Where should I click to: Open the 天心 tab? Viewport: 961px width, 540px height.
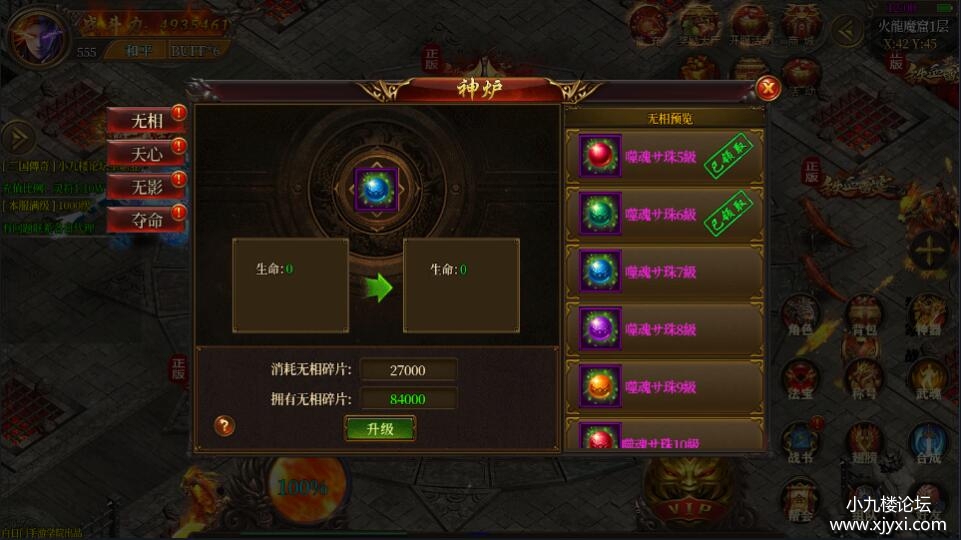click(146, 153)
